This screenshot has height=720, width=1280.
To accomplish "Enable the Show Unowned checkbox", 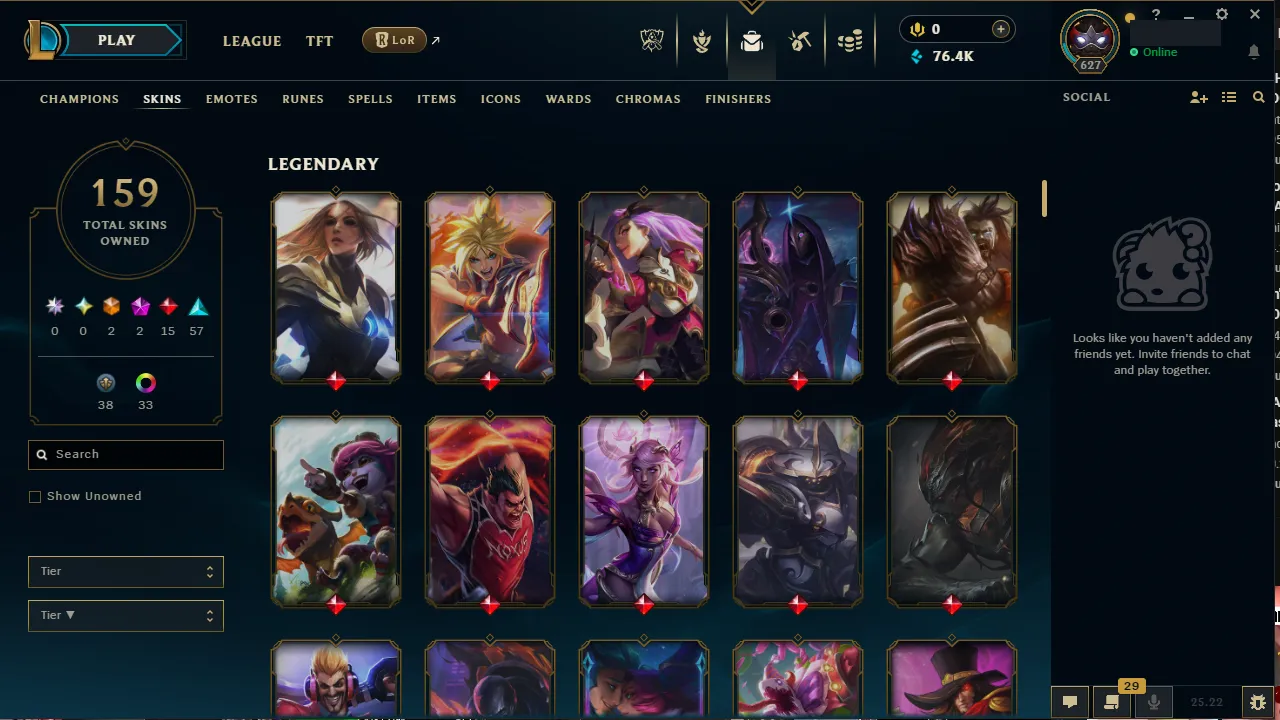I will pyautogui.click(x=35, y=496).
